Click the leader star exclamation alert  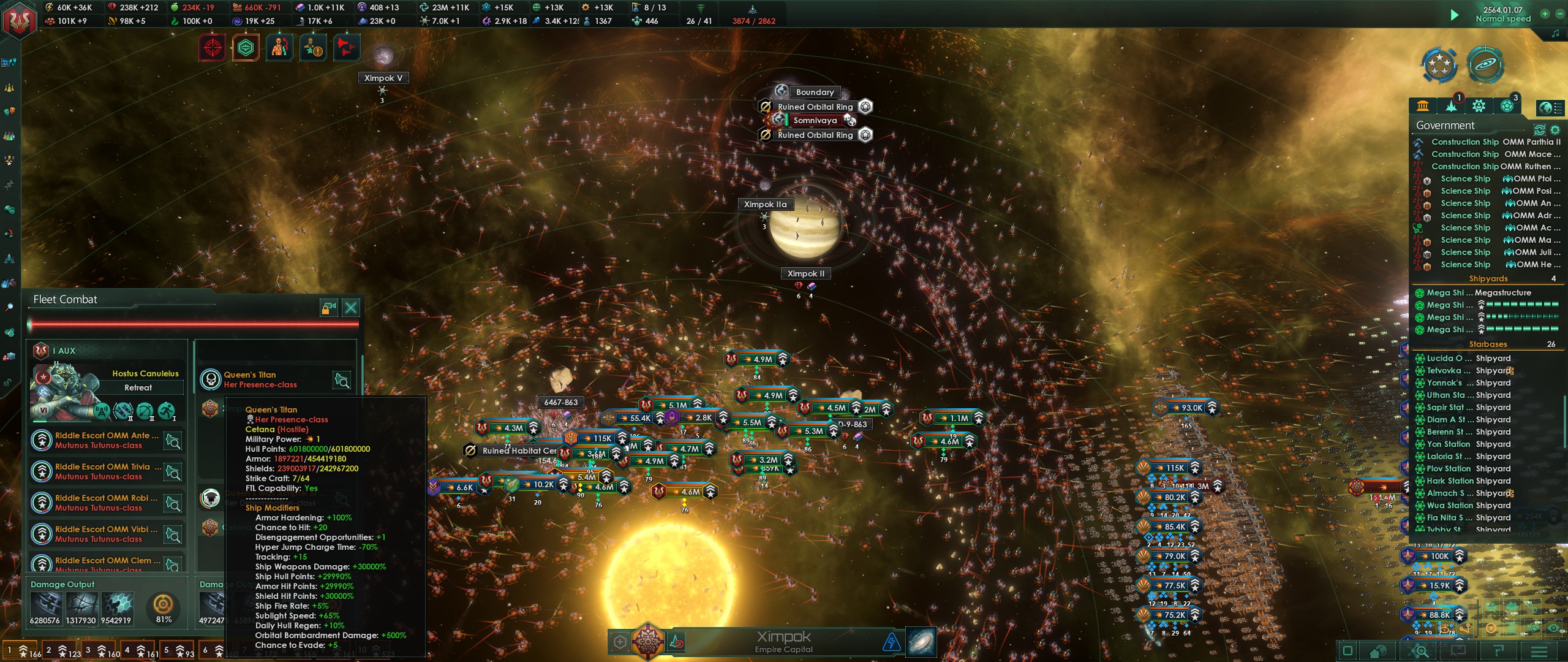coord(312,47)
